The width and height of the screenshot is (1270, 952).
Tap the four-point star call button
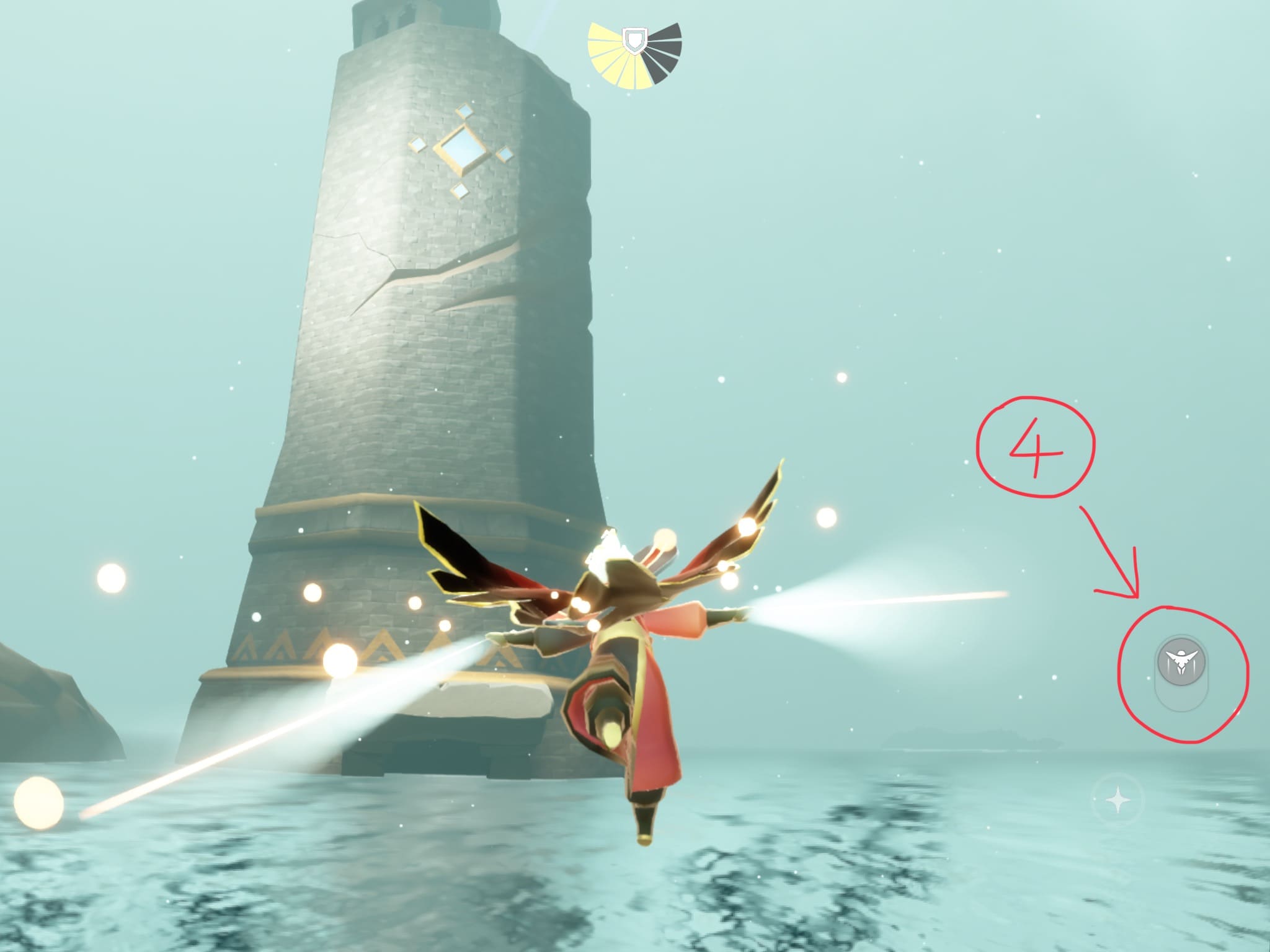click(x=1119, y=801)
